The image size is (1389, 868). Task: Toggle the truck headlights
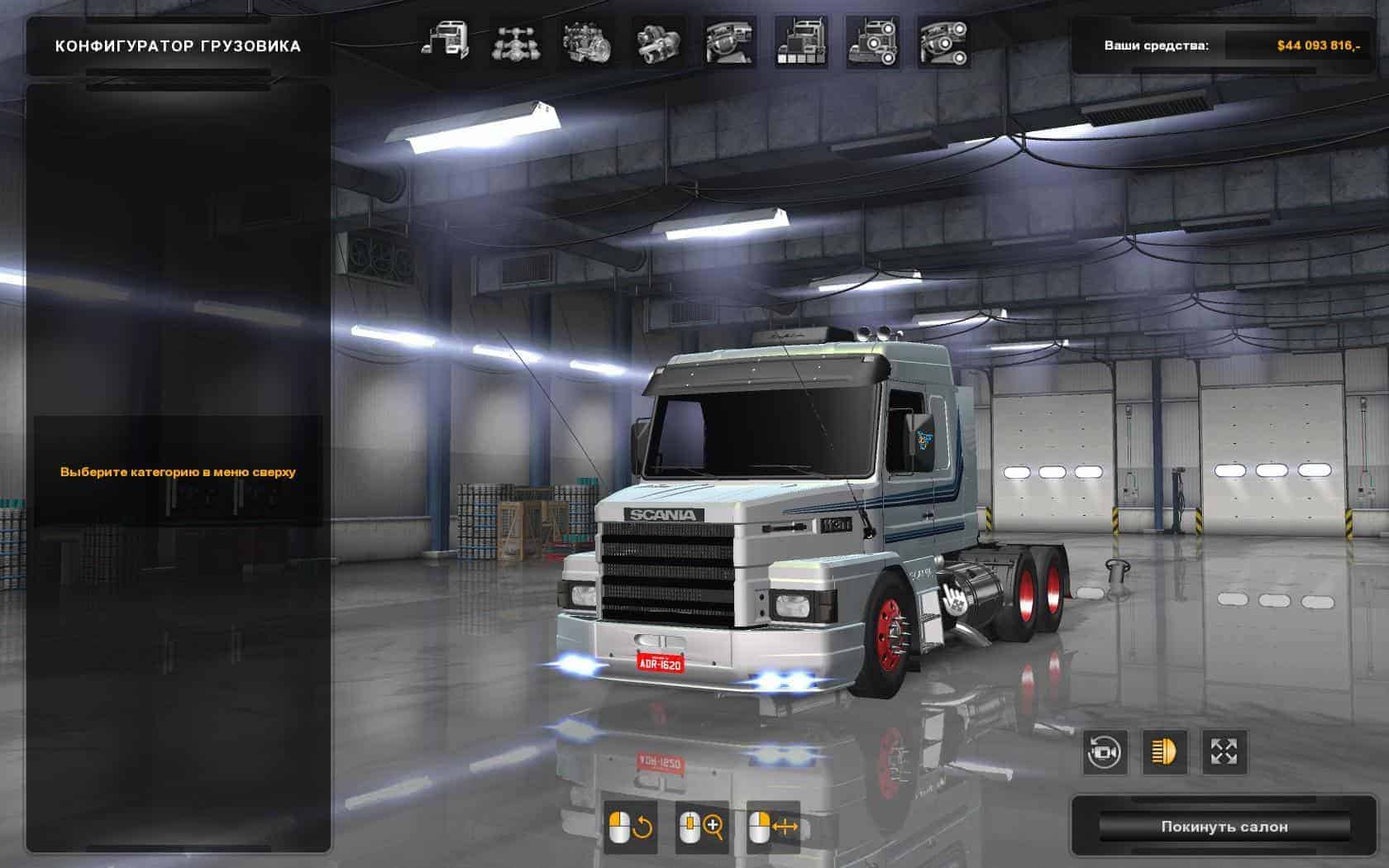(x=1164, y=752)
